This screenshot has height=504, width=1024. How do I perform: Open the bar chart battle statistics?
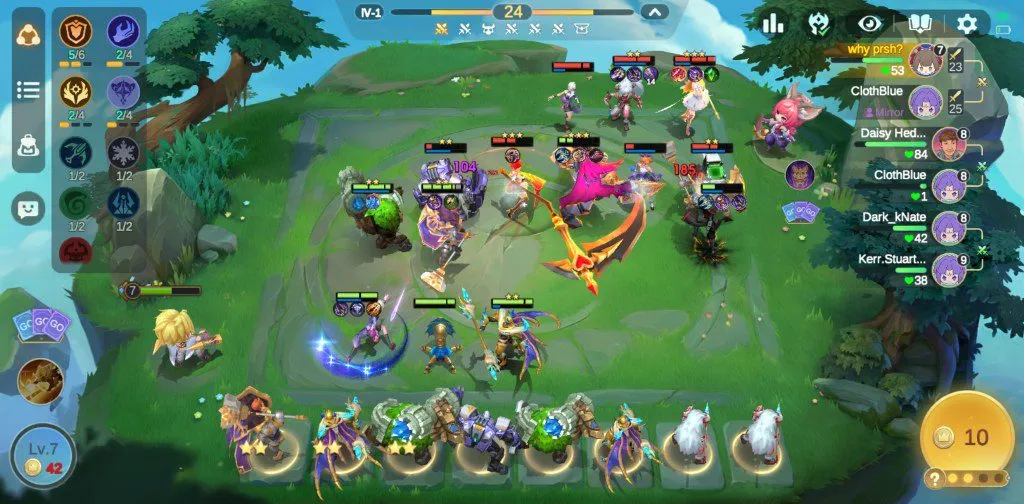point(773,24)
